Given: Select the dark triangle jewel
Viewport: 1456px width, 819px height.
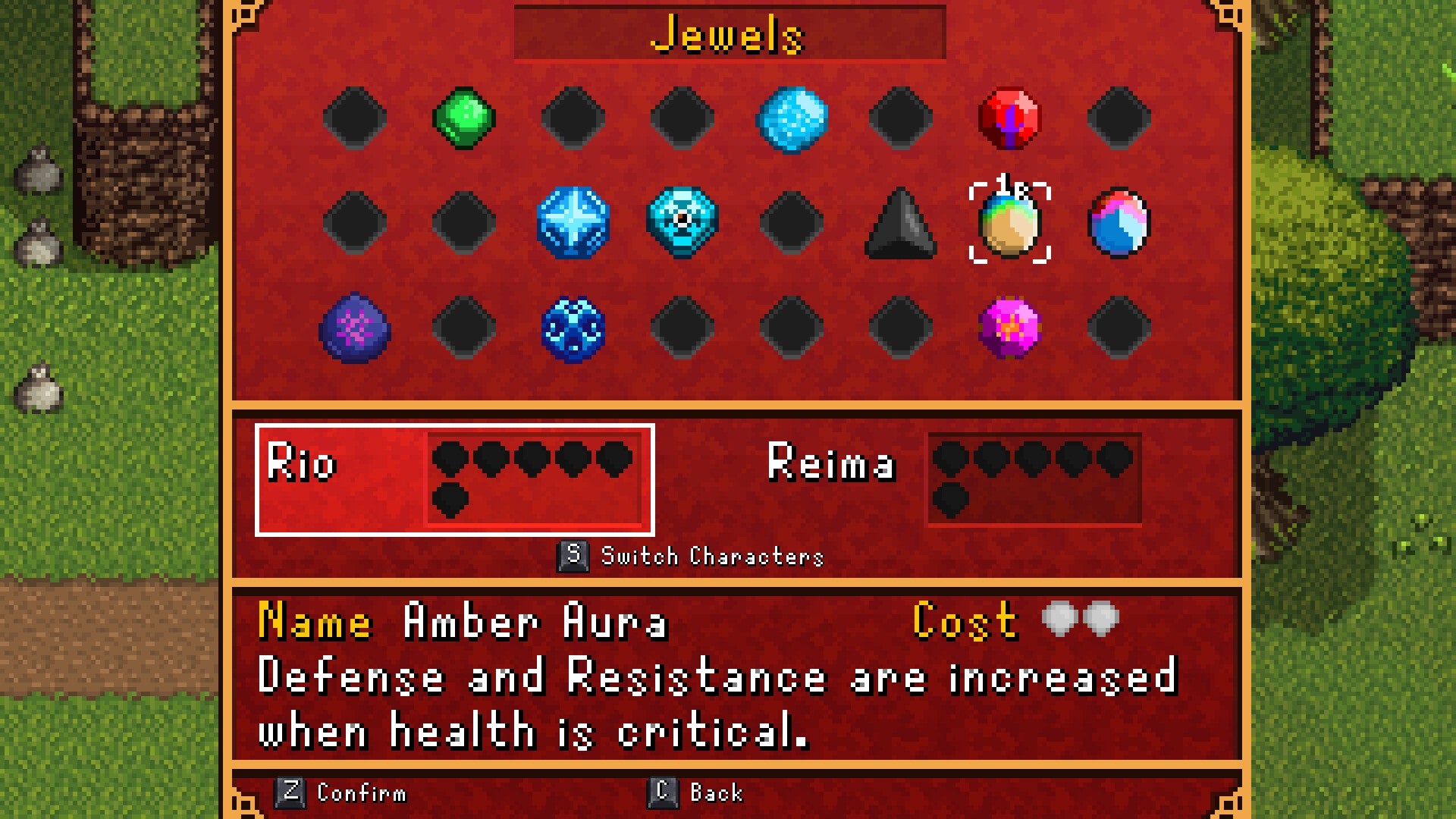Looking at the screenshot, I should [x=902, y=224].
